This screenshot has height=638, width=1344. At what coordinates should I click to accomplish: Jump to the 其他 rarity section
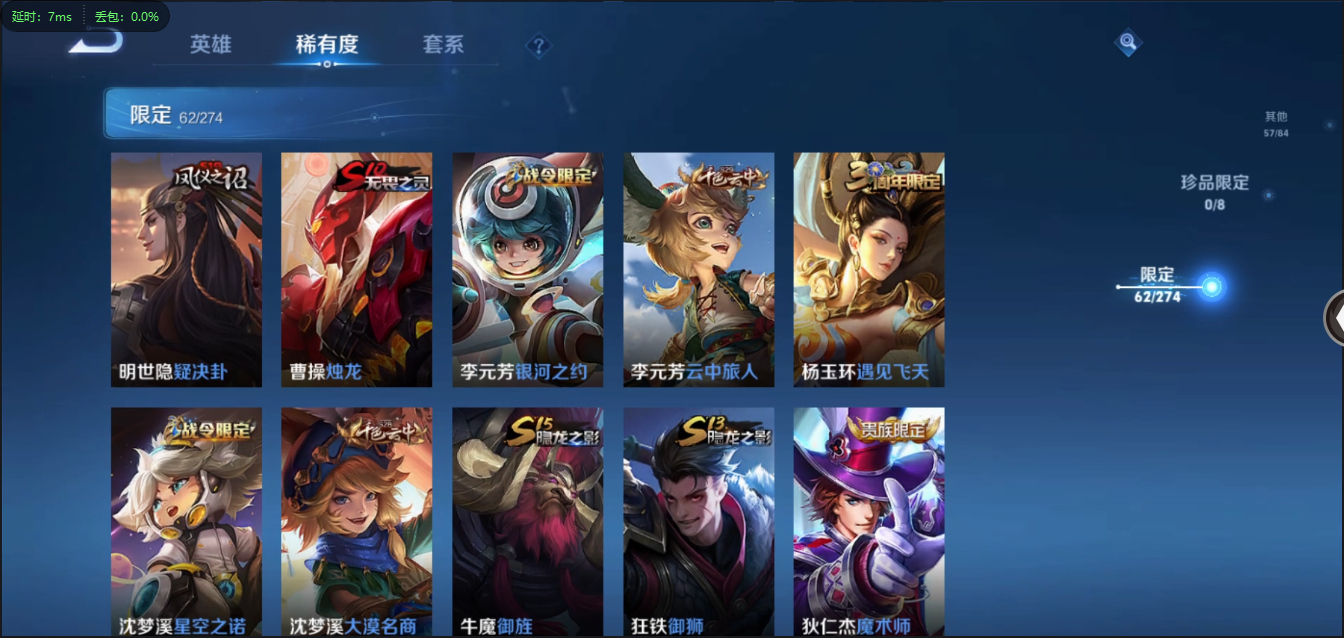click(x=1276, y=123)
